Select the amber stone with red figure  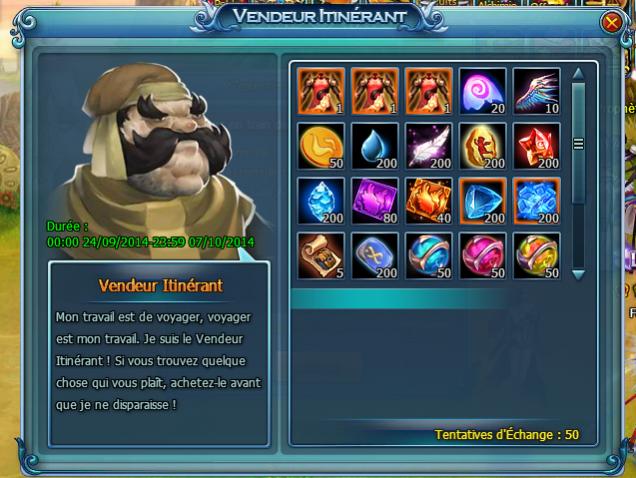point(483,146)
